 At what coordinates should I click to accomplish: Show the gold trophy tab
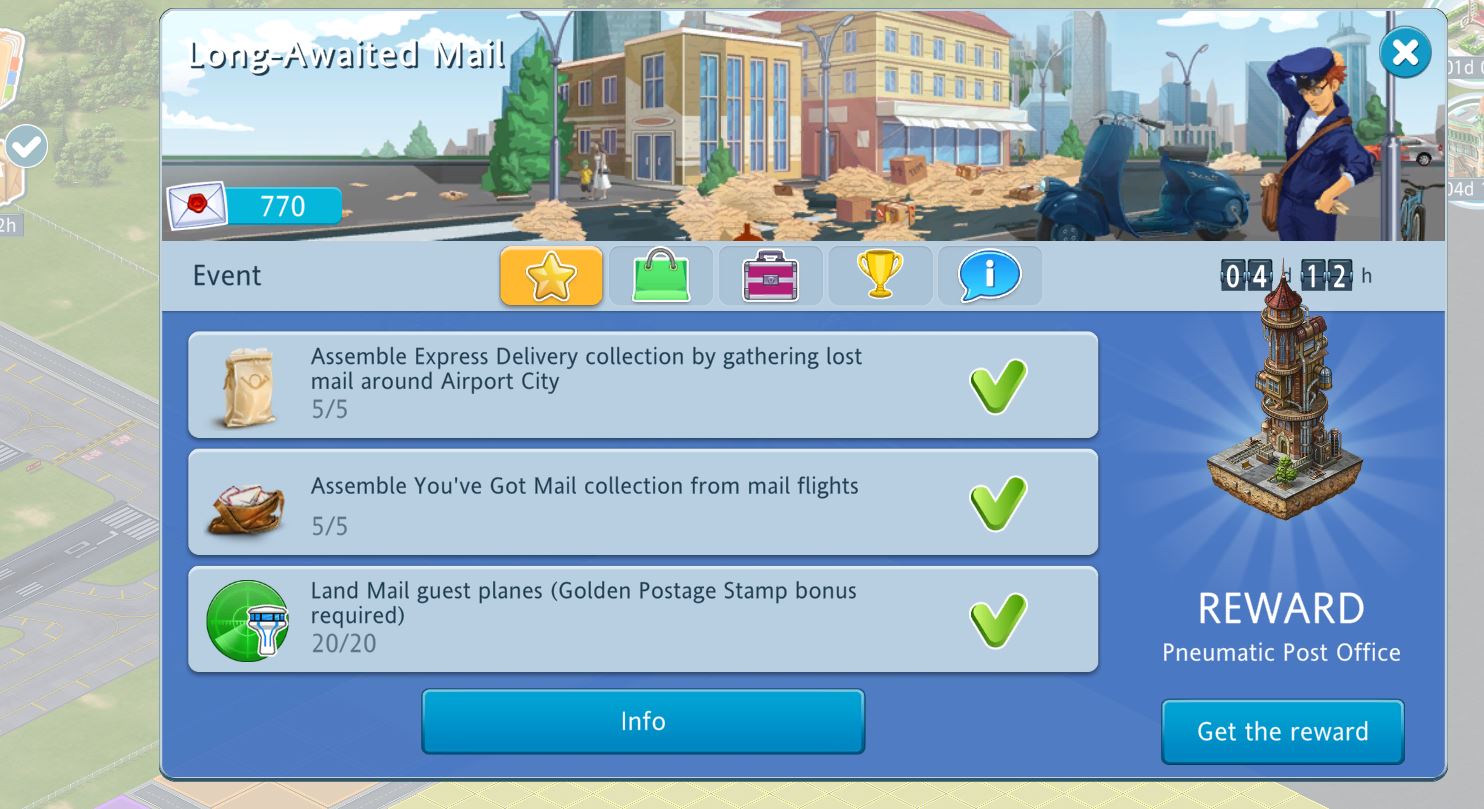coord(880,276)
